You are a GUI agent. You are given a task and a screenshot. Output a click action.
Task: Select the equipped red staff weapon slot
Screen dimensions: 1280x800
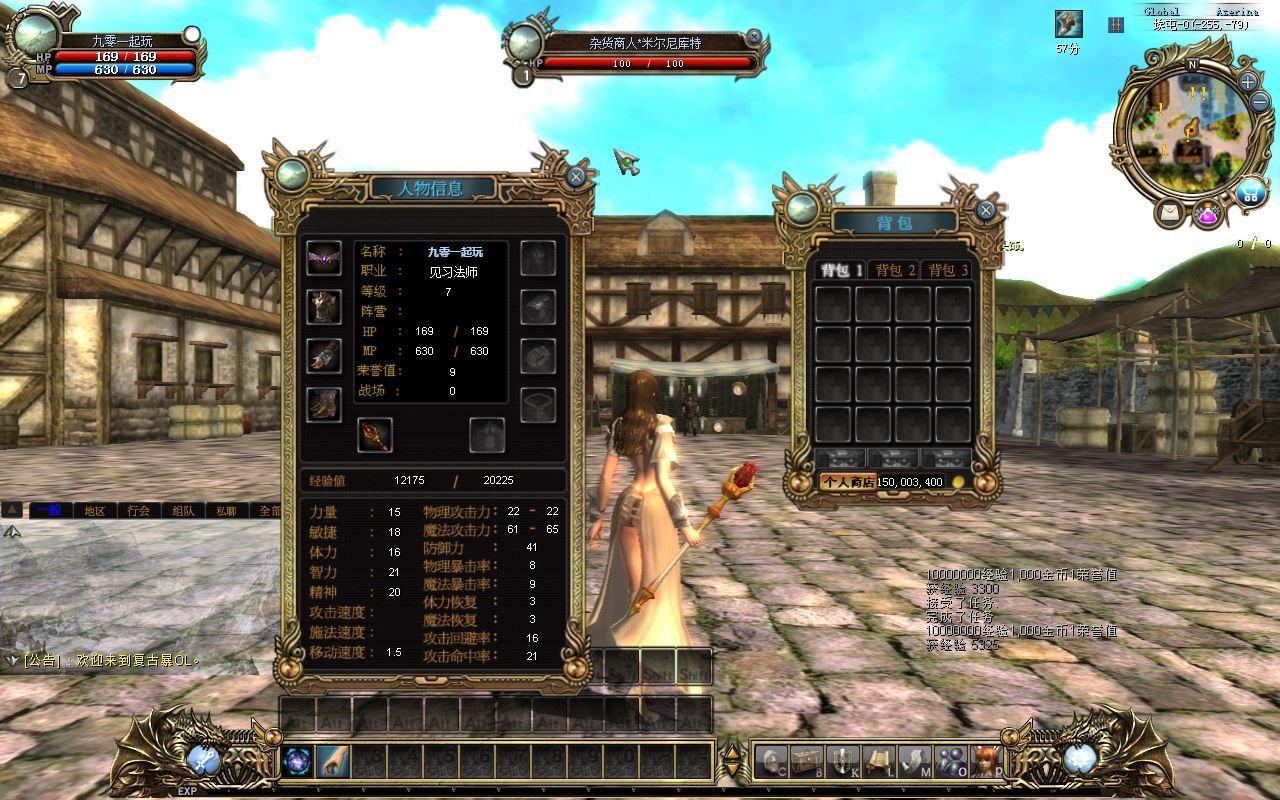coord(375,435)
